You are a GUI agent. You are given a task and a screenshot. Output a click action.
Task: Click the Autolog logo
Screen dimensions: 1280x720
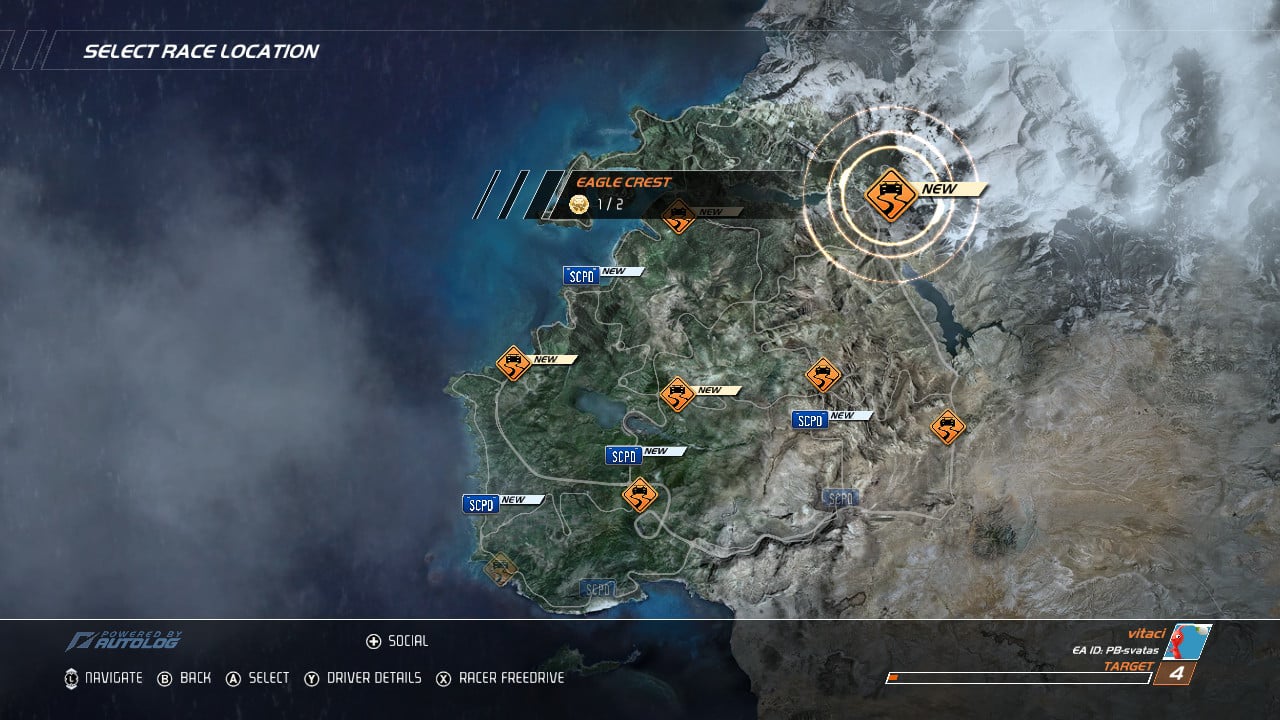click(x=129, y=637)
